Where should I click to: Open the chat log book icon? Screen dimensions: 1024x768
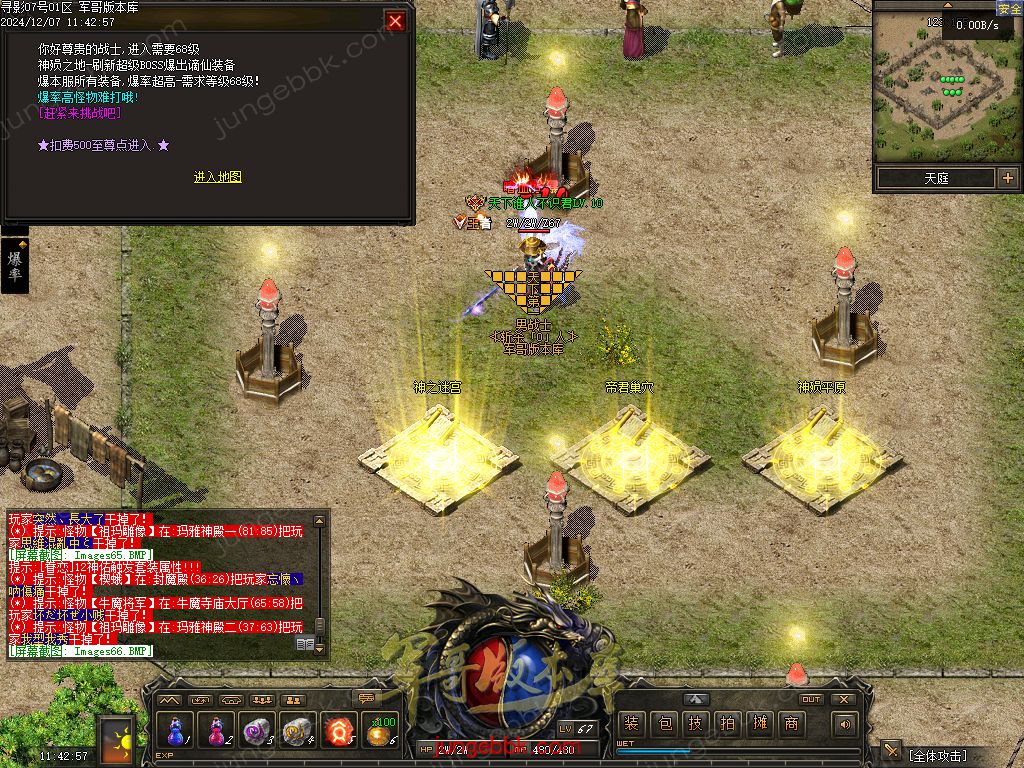tap(305, 645)
